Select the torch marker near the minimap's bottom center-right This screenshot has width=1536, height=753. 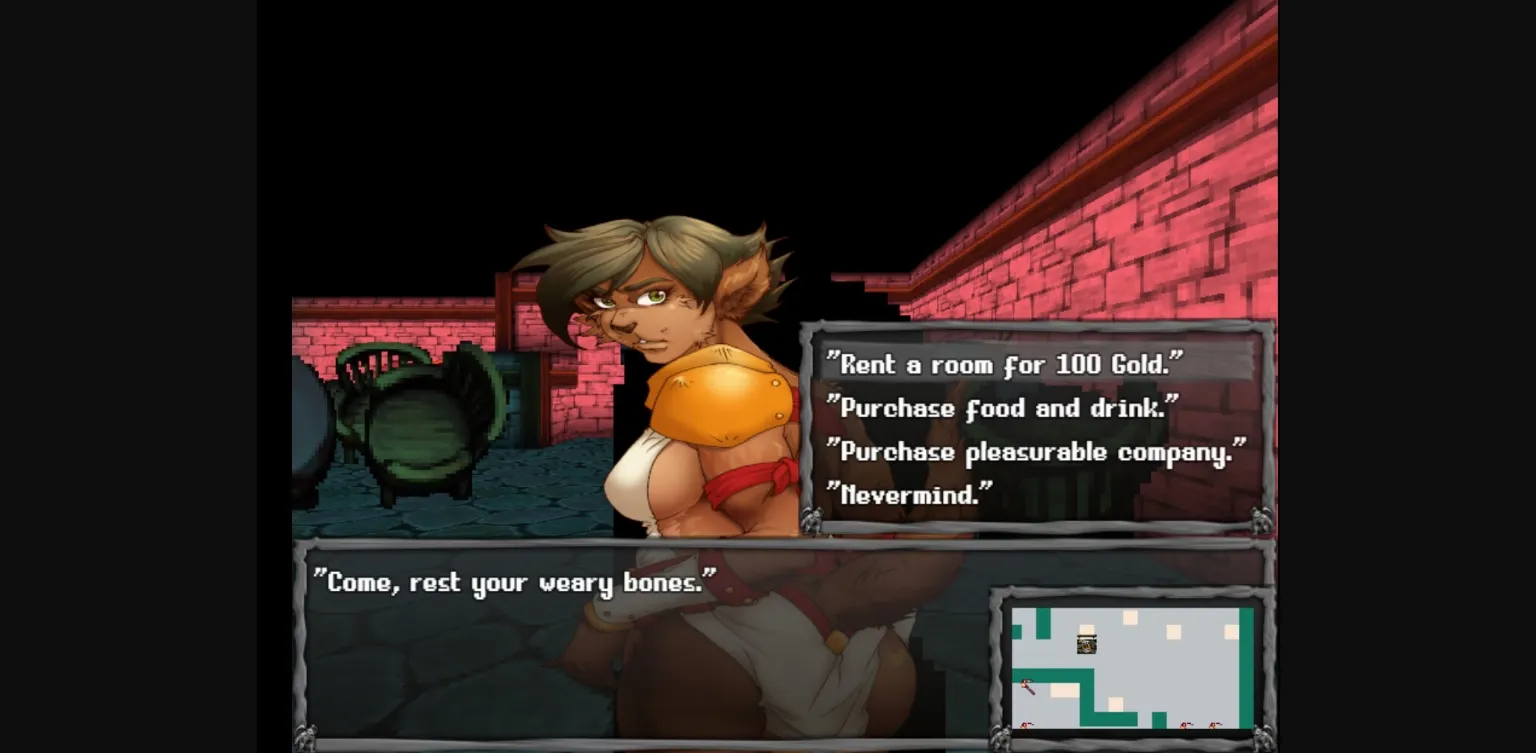pos(1185,725)
